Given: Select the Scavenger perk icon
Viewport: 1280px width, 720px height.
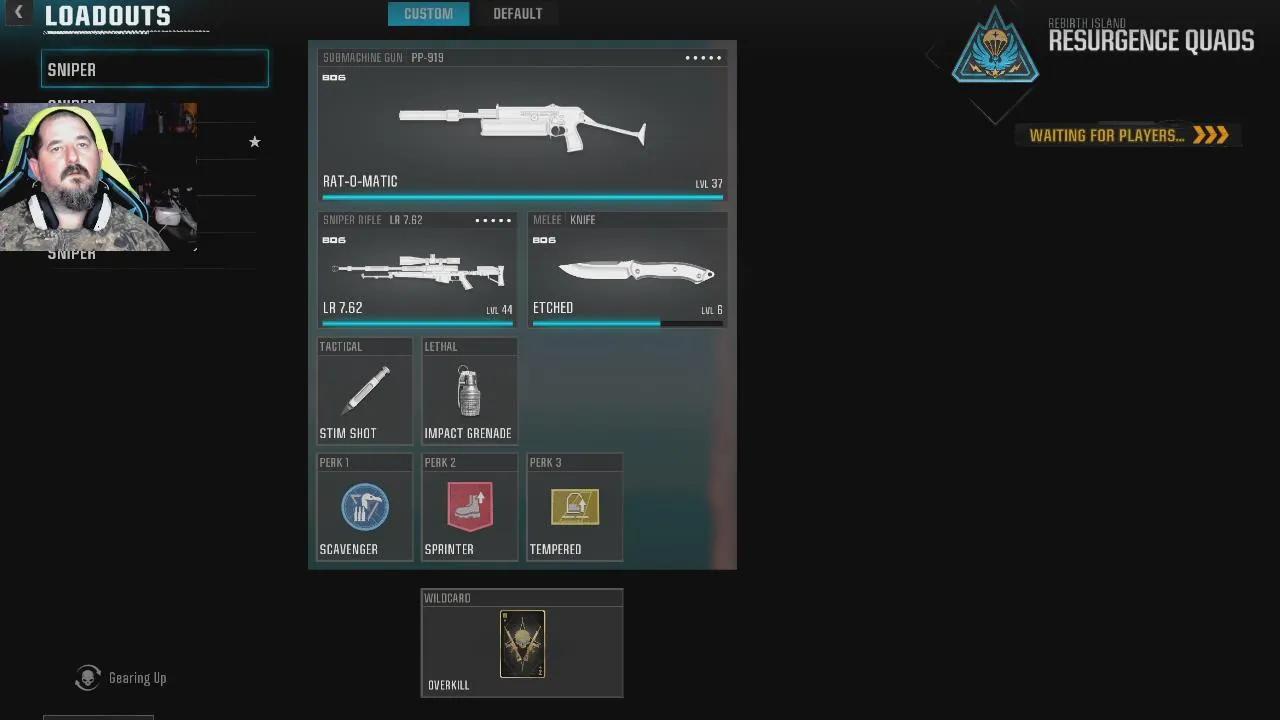Looking at the screenshot, I should pyautogui.click(x=364, y=507).
